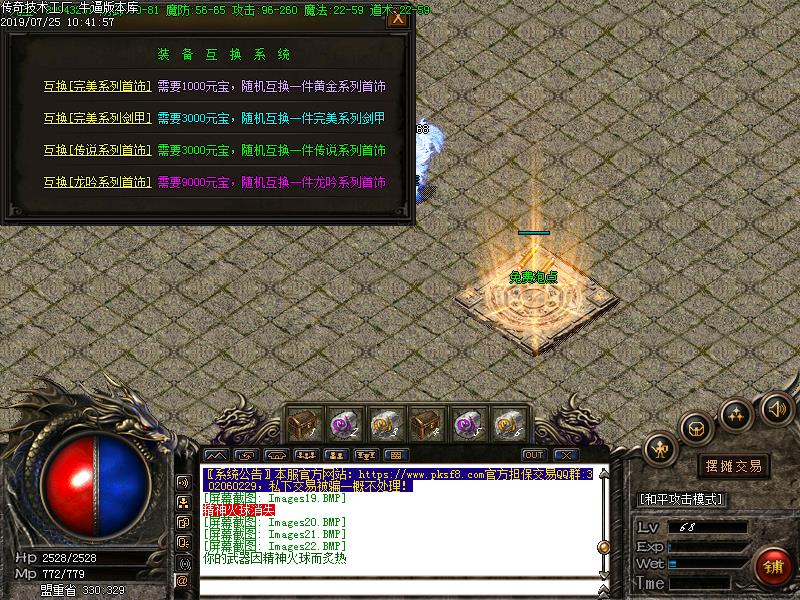
Task: Select 互换[龙吟系列首饰] exchange link
Action: pos(98,183)
